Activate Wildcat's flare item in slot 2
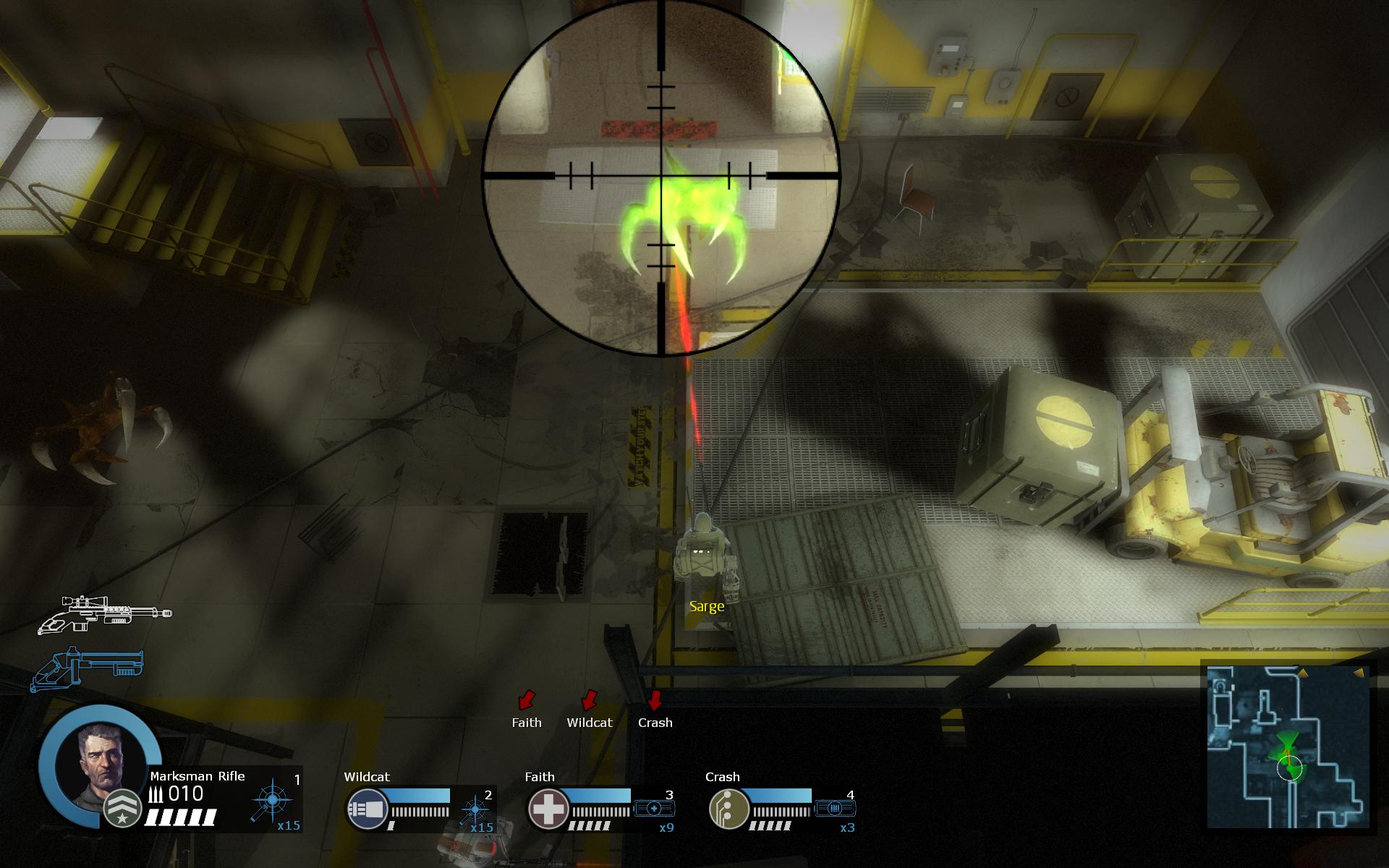The height and width of the screenshot is (868, 1389). click(475, 808)
